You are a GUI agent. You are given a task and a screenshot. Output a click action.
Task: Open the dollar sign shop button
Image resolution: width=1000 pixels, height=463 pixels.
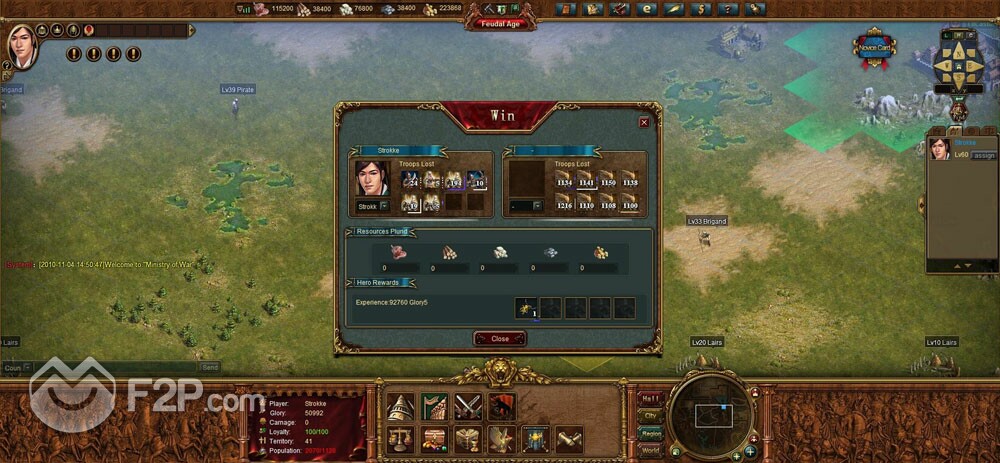pos(699,9)
